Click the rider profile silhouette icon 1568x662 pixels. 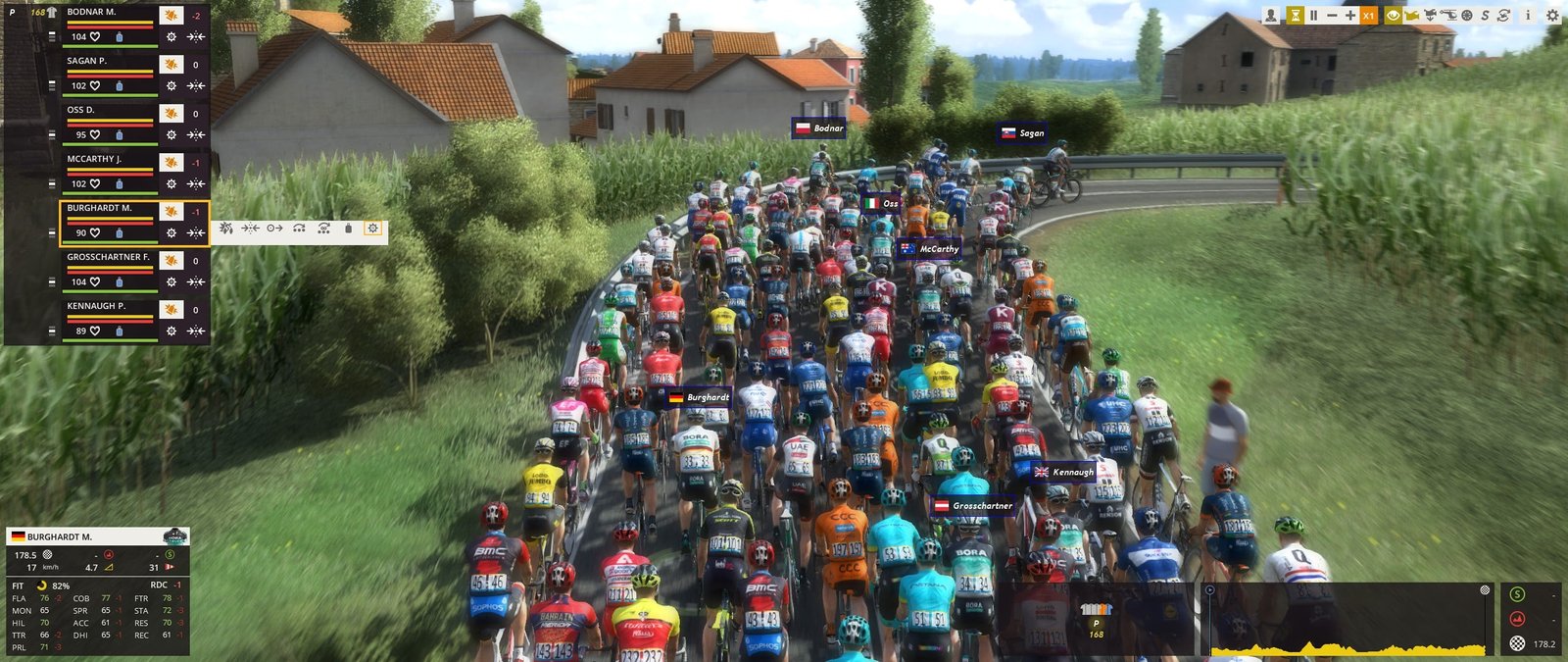(x=1271, y=16)
